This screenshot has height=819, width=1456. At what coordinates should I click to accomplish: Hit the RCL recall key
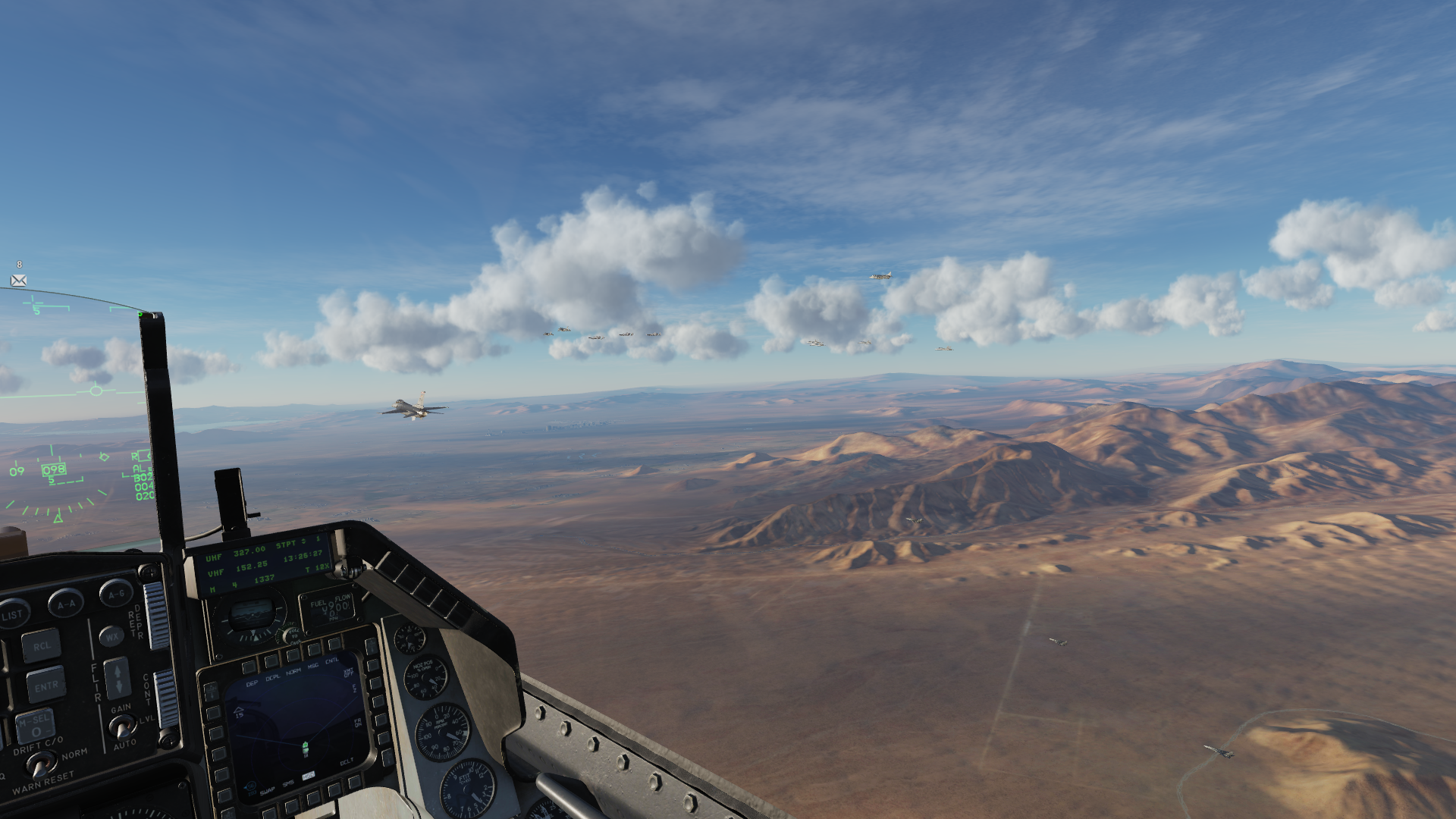(41, 646)
